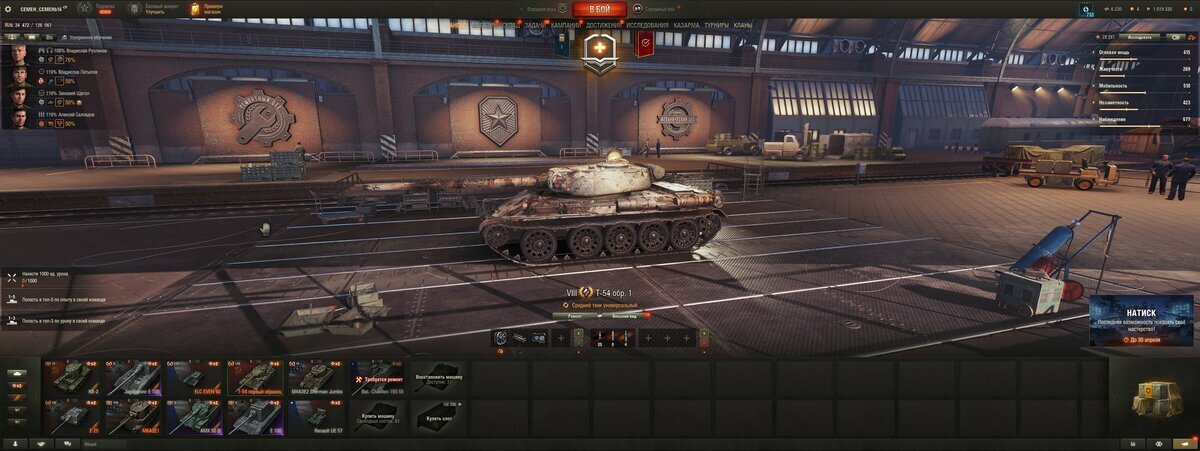Choose the ELC EVEN 90 tank card
The height and width of the screenshot is (451, 1200).
195,377
